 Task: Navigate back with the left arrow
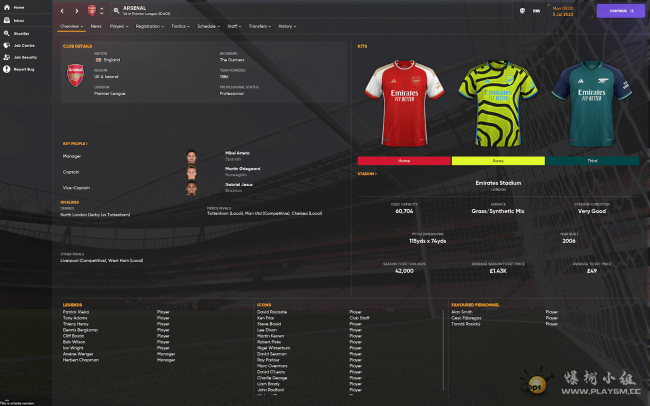(x=61, y=11)
